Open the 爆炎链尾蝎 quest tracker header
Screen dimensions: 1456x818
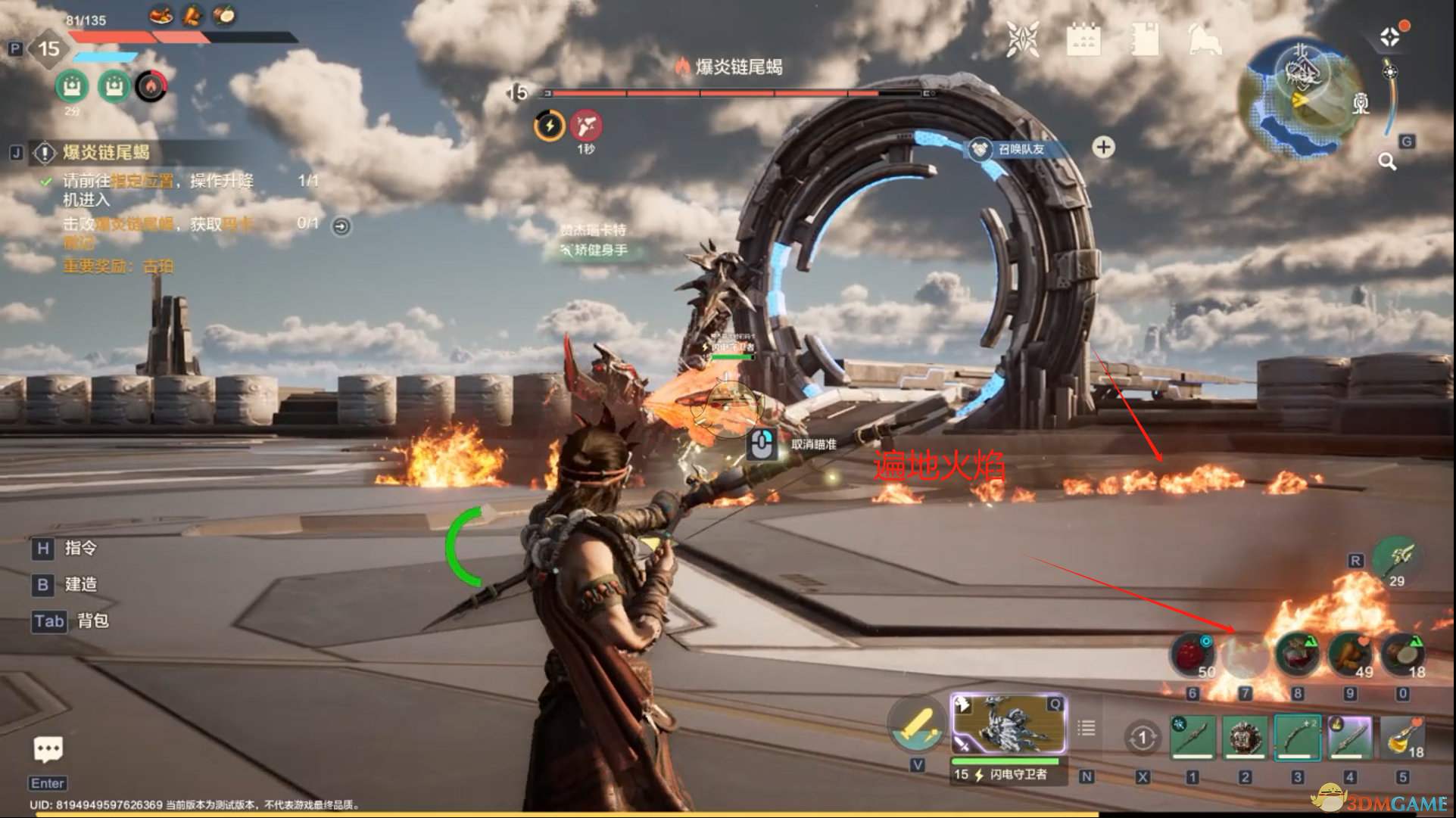point(106,153)
